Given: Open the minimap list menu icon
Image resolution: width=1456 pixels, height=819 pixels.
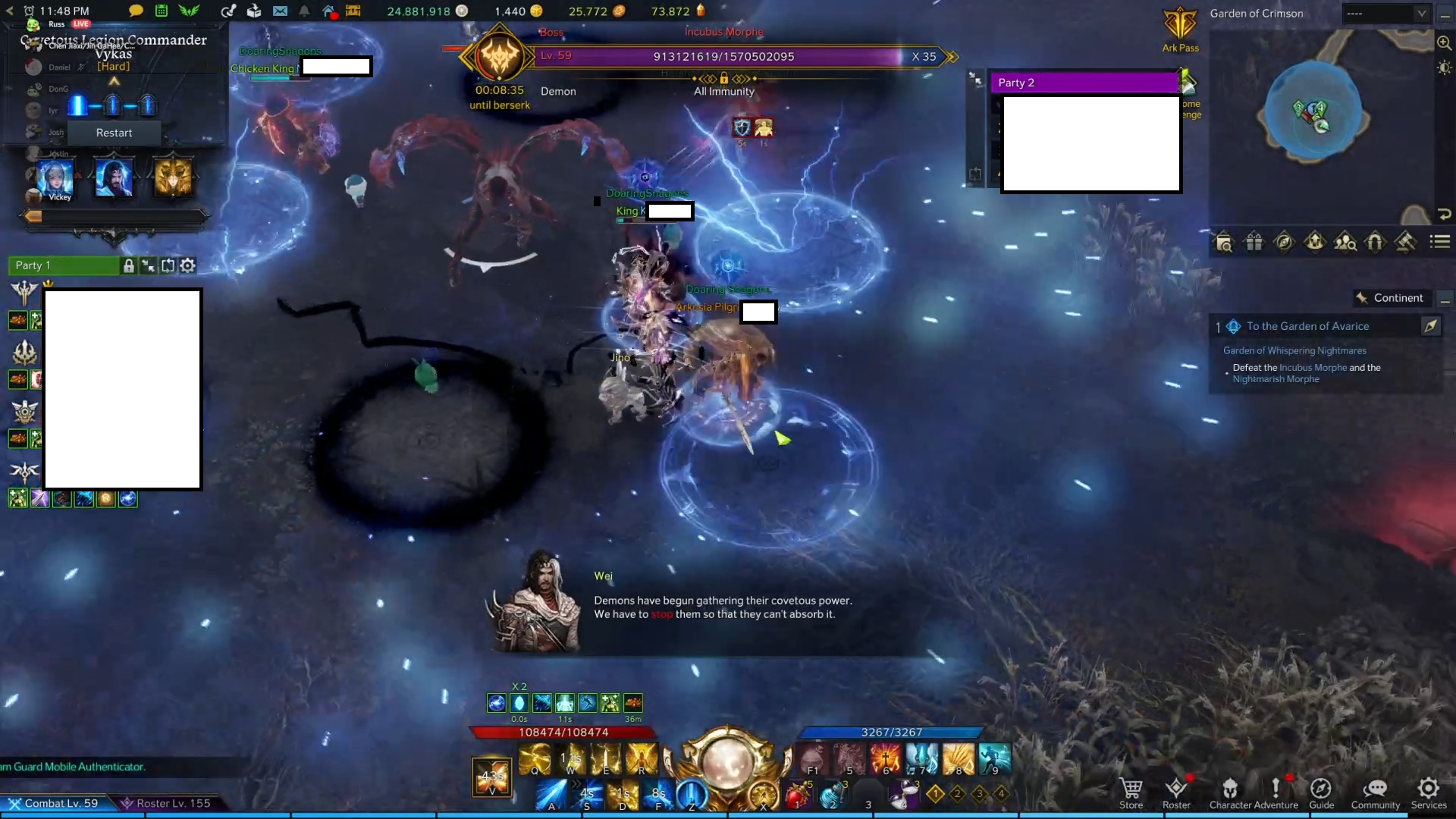Looking at the screenshot, I should point(1439,243).
